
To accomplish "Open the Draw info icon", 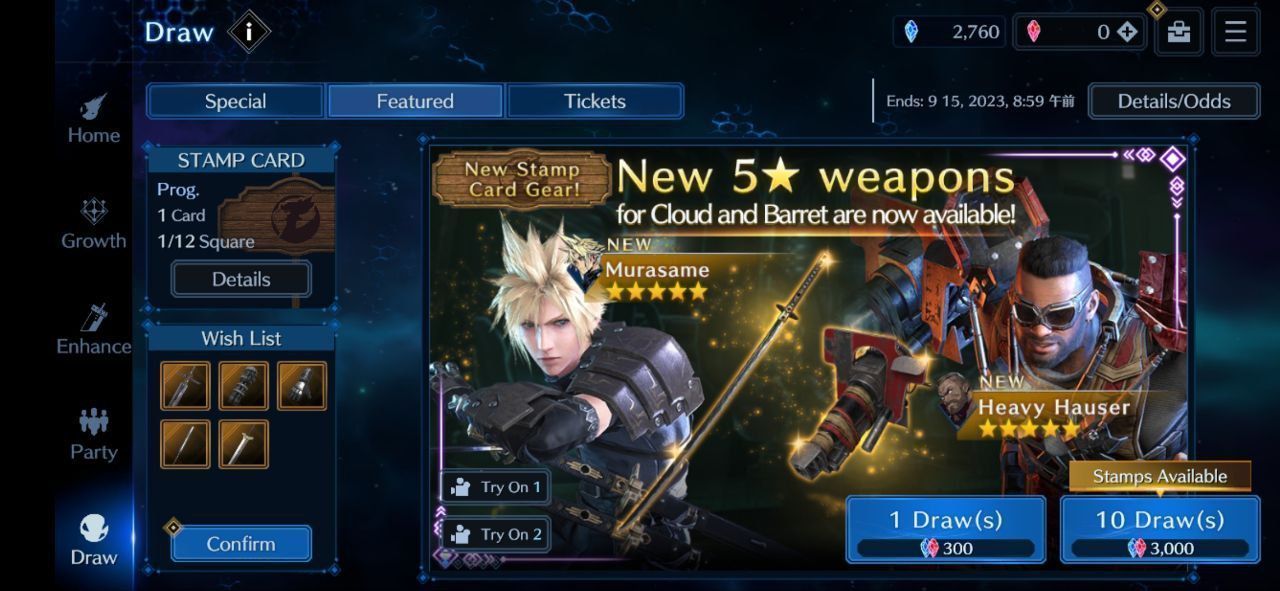I will pyautogui.click(x=248, y=32).
